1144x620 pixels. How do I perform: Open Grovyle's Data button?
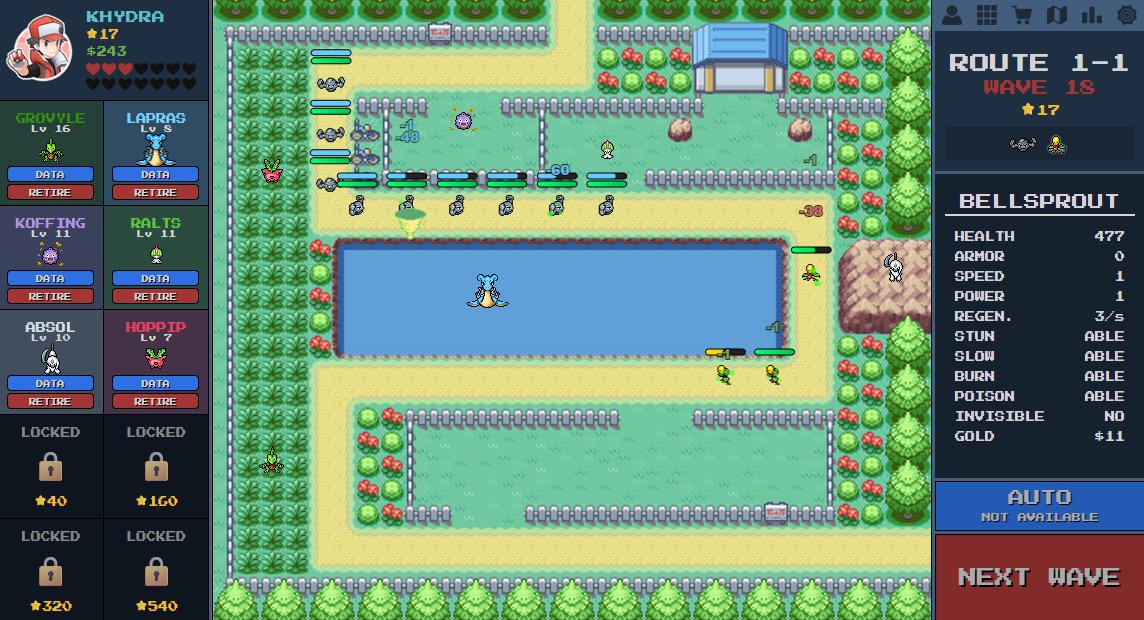coord(50,174)
